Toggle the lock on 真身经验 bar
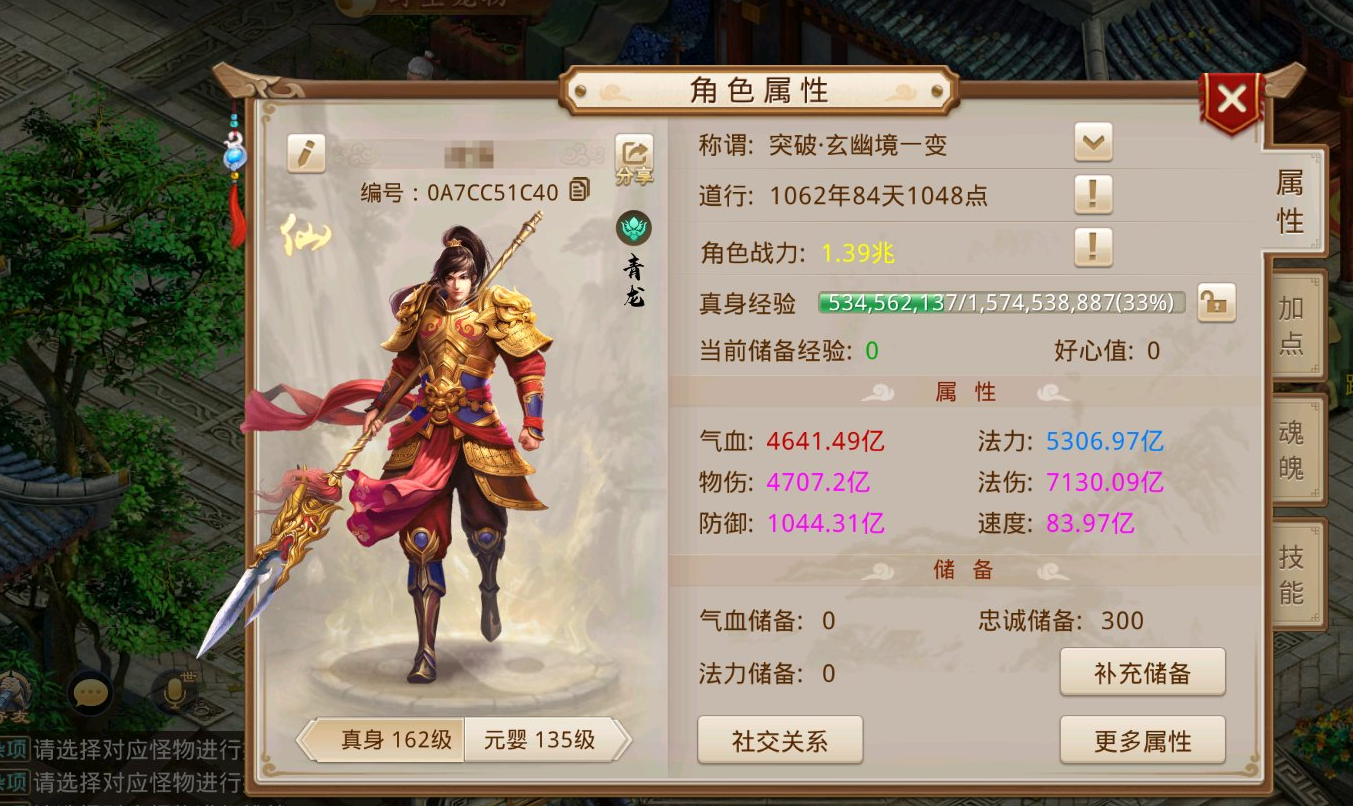Screen dimensions: 1353x806 click(x=1216, y=302)
